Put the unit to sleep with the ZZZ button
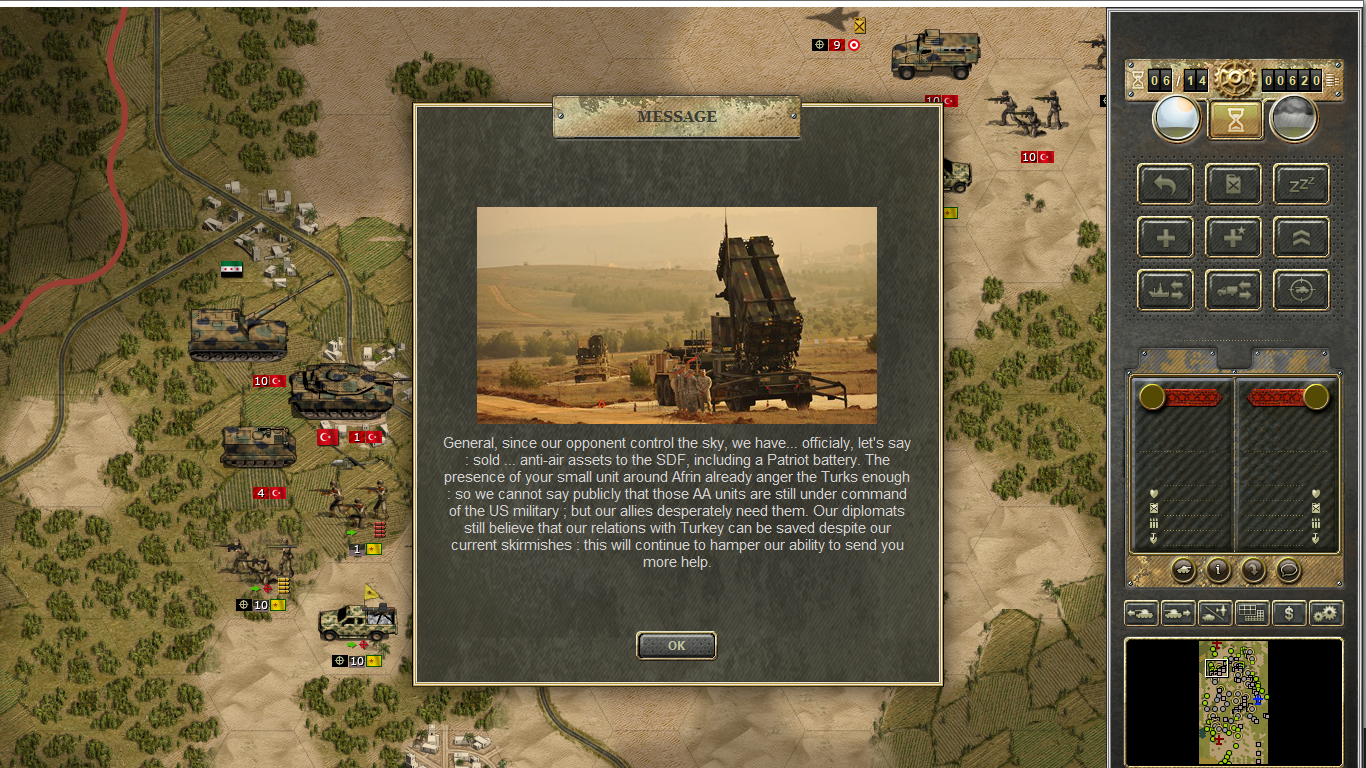 click(1301, 184)
